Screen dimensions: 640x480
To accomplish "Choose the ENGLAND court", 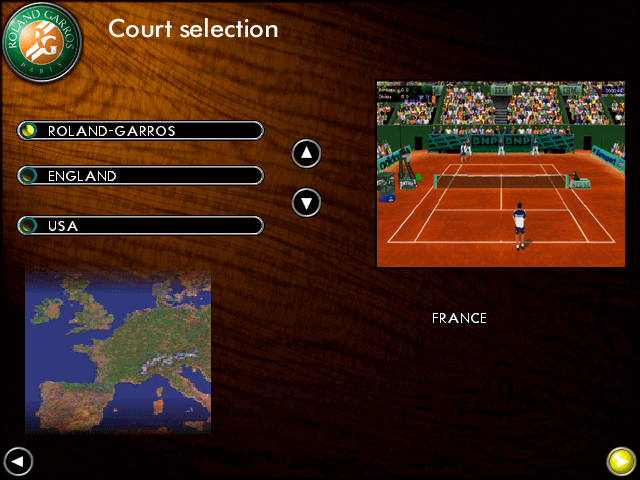I will click(140, 176).
